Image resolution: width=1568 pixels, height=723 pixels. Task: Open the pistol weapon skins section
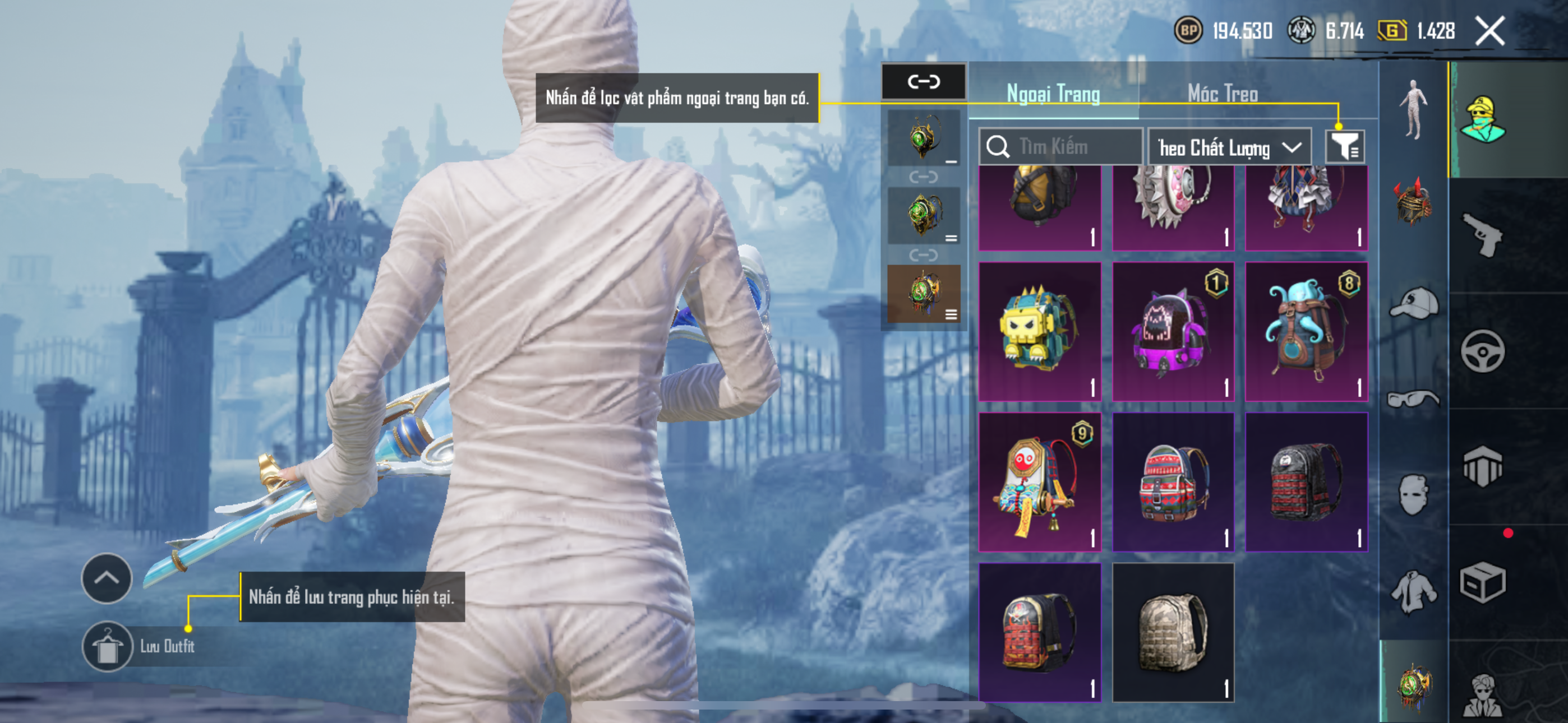(1483, 235)
